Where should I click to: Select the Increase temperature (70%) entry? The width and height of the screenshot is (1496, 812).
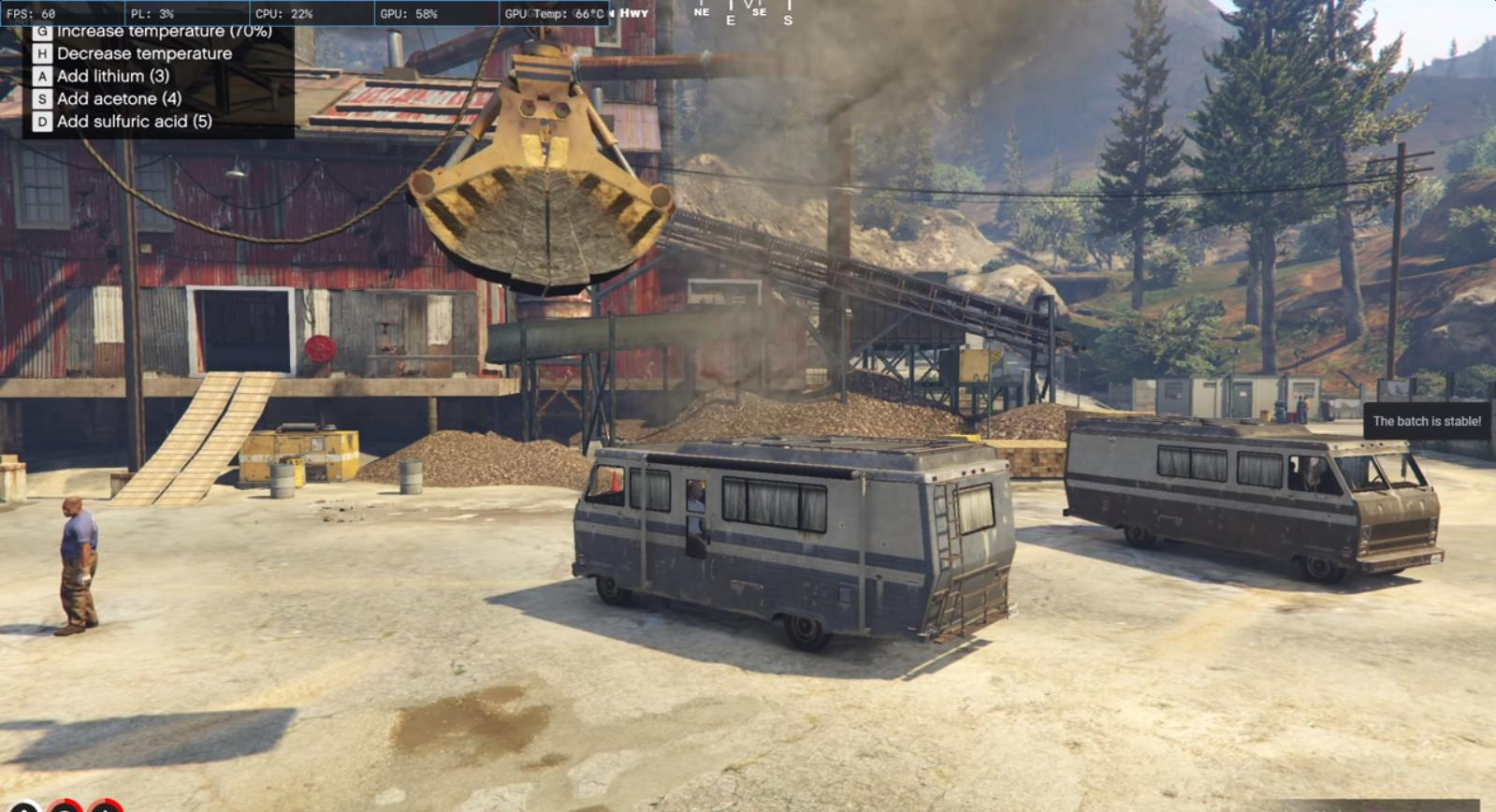[164, 31]
